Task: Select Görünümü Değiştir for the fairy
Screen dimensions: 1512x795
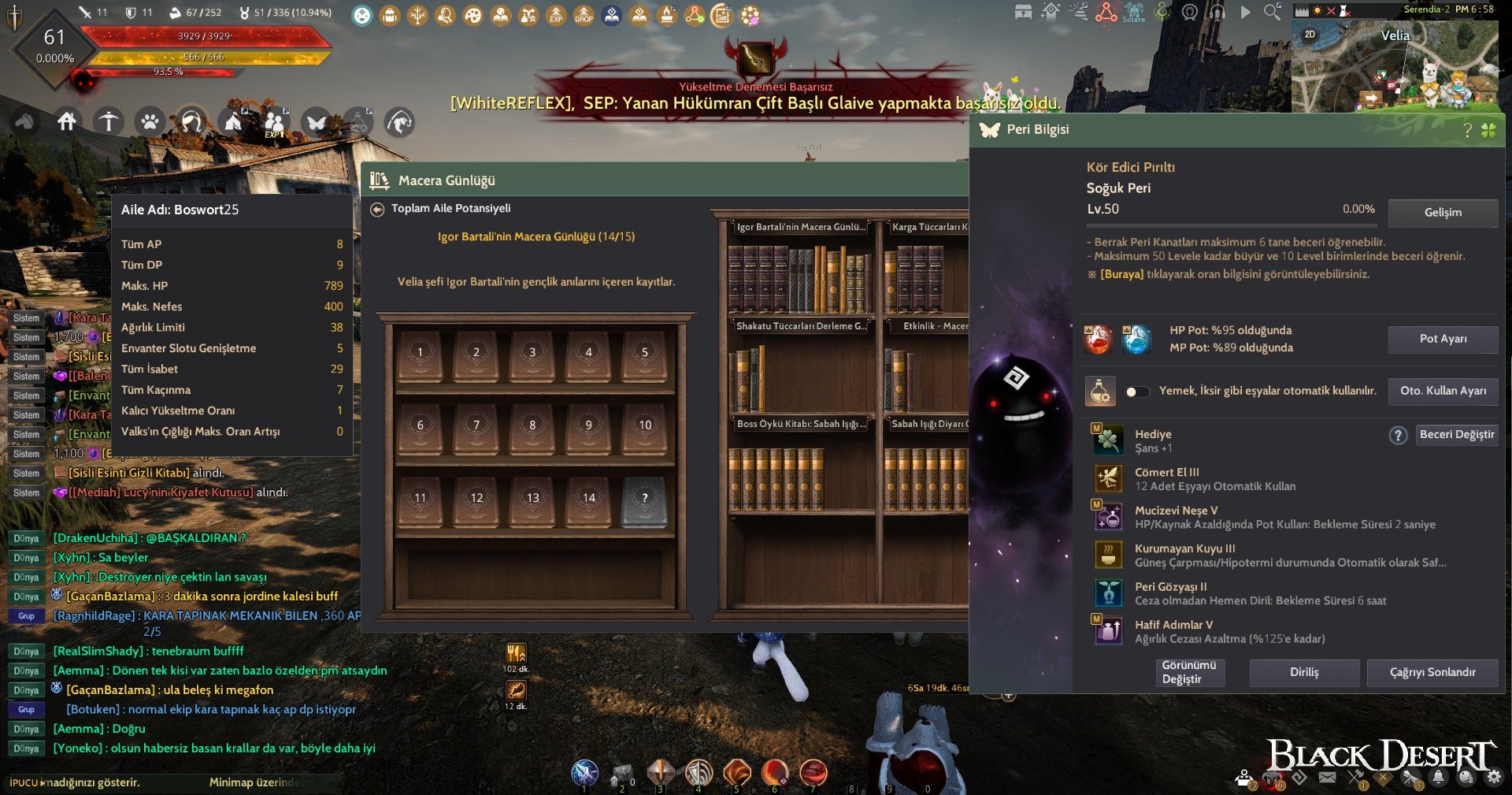Action: coord(1188,672)
